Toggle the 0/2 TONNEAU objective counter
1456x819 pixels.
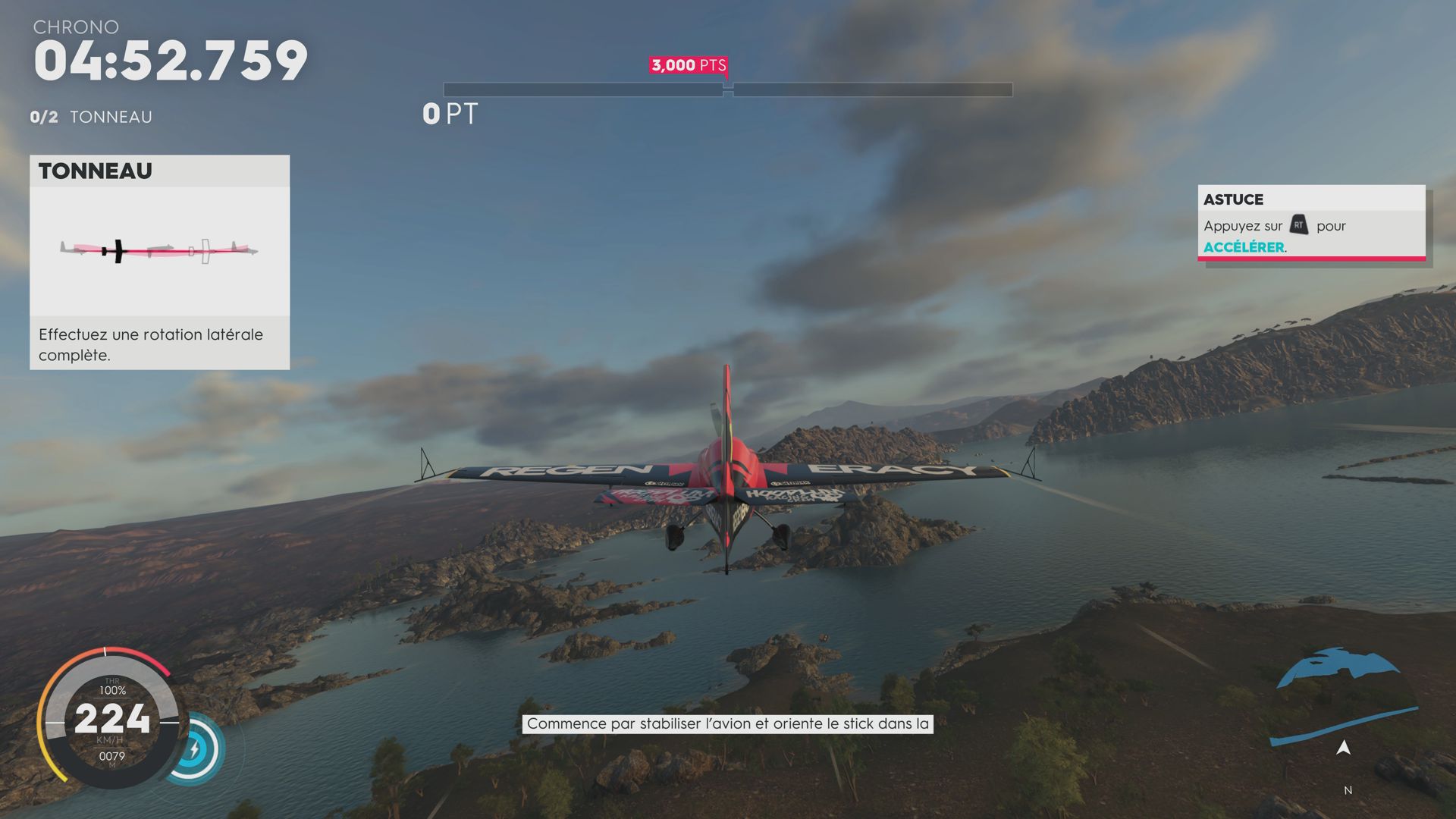coord(91,116)
